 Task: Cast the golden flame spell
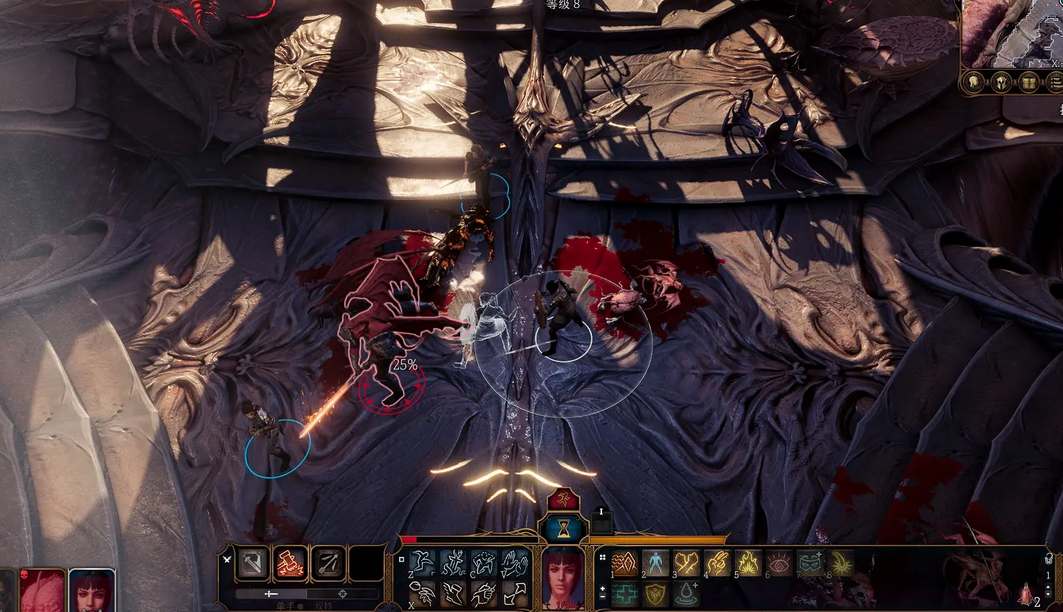coord(749,564)
